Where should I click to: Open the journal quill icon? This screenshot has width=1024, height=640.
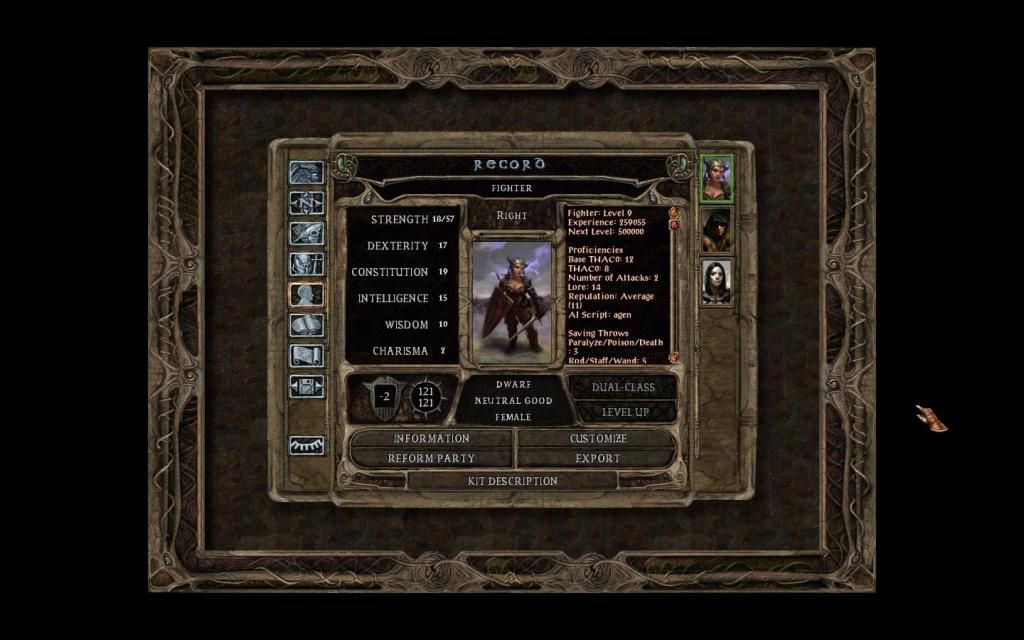point(306,233)
